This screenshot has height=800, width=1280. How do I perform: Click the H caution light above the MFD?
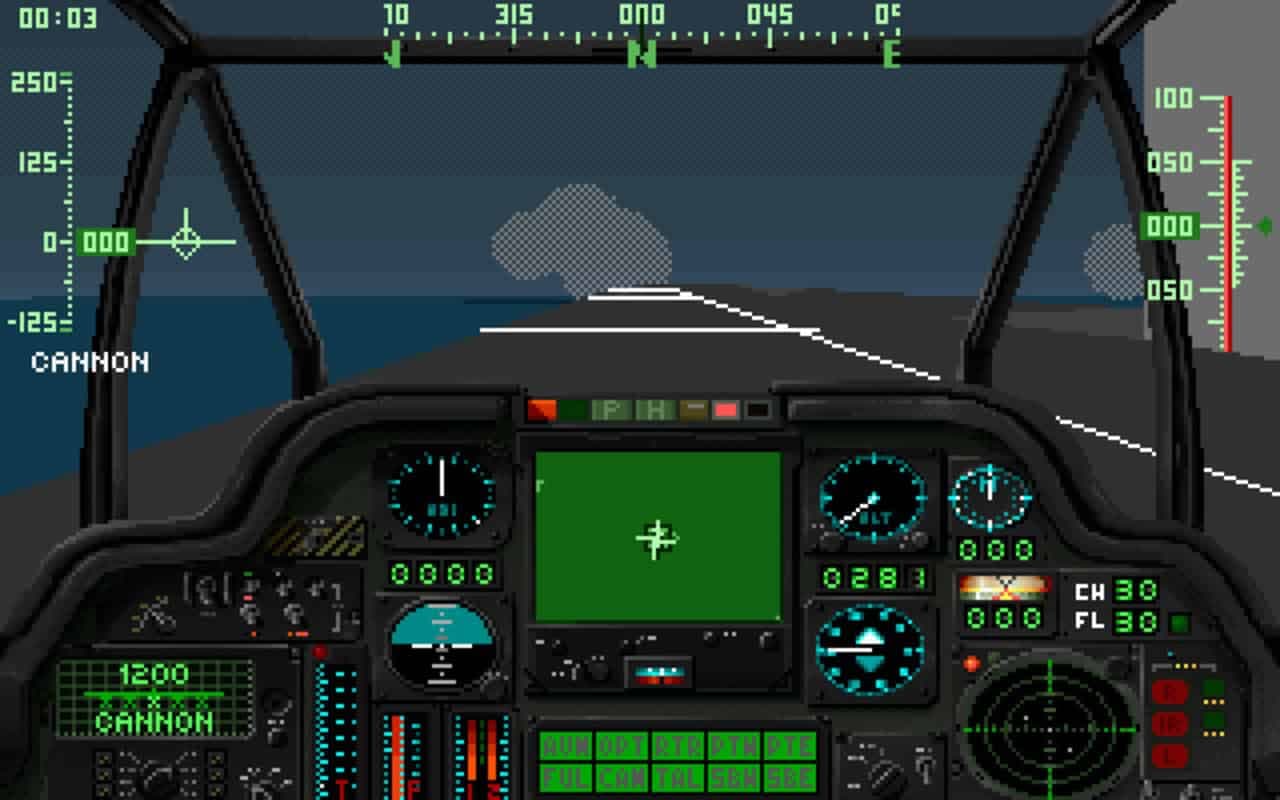pyautogui.click(x=655, y=409)
